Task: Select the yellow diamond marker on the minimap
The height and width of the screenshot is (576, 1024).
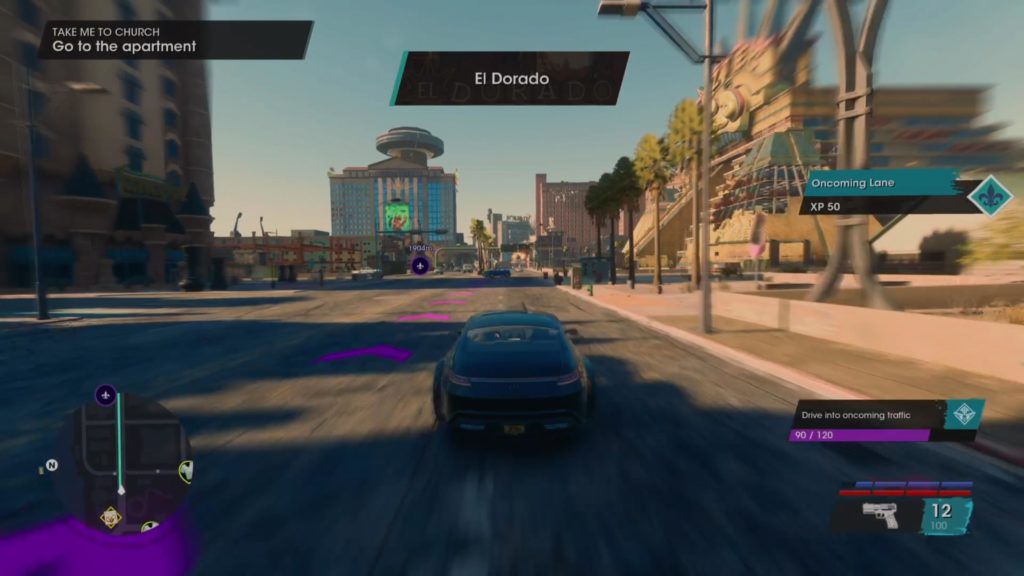Action: pyautogui.click(x=111, y=517)
